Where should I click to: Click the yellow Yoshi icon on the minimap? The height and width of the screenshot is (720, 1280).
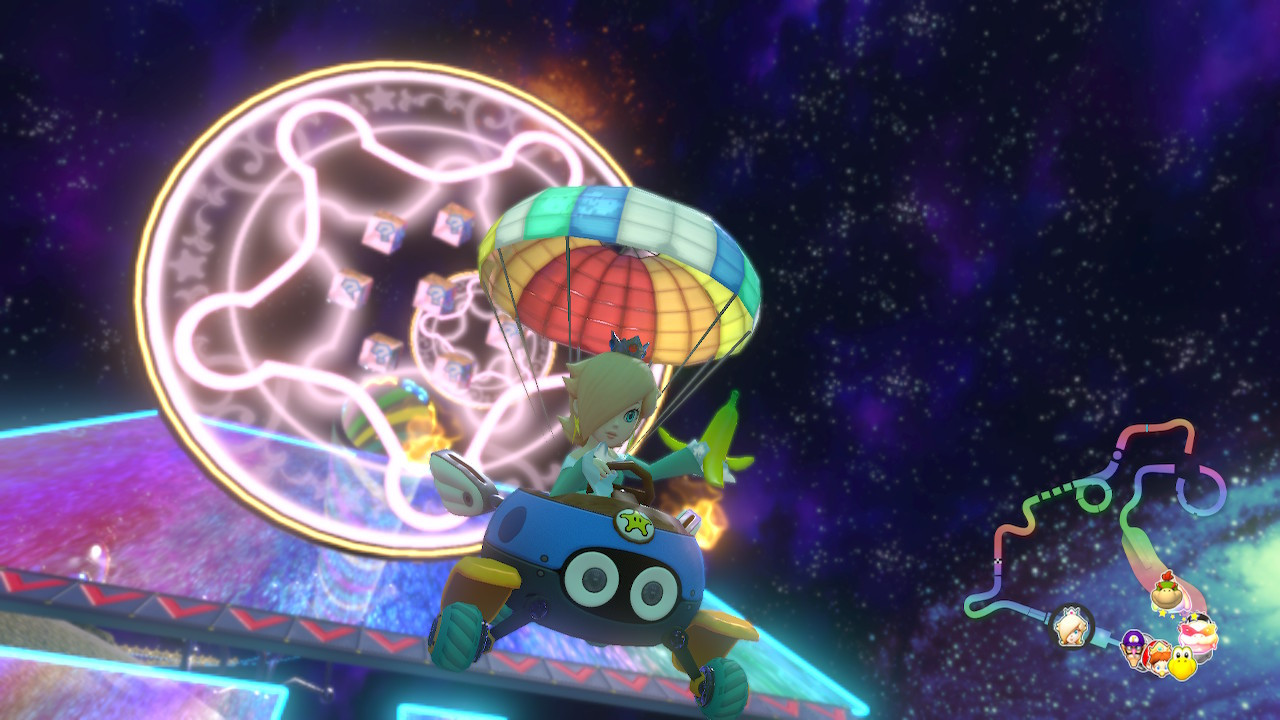coord(1182,662)
